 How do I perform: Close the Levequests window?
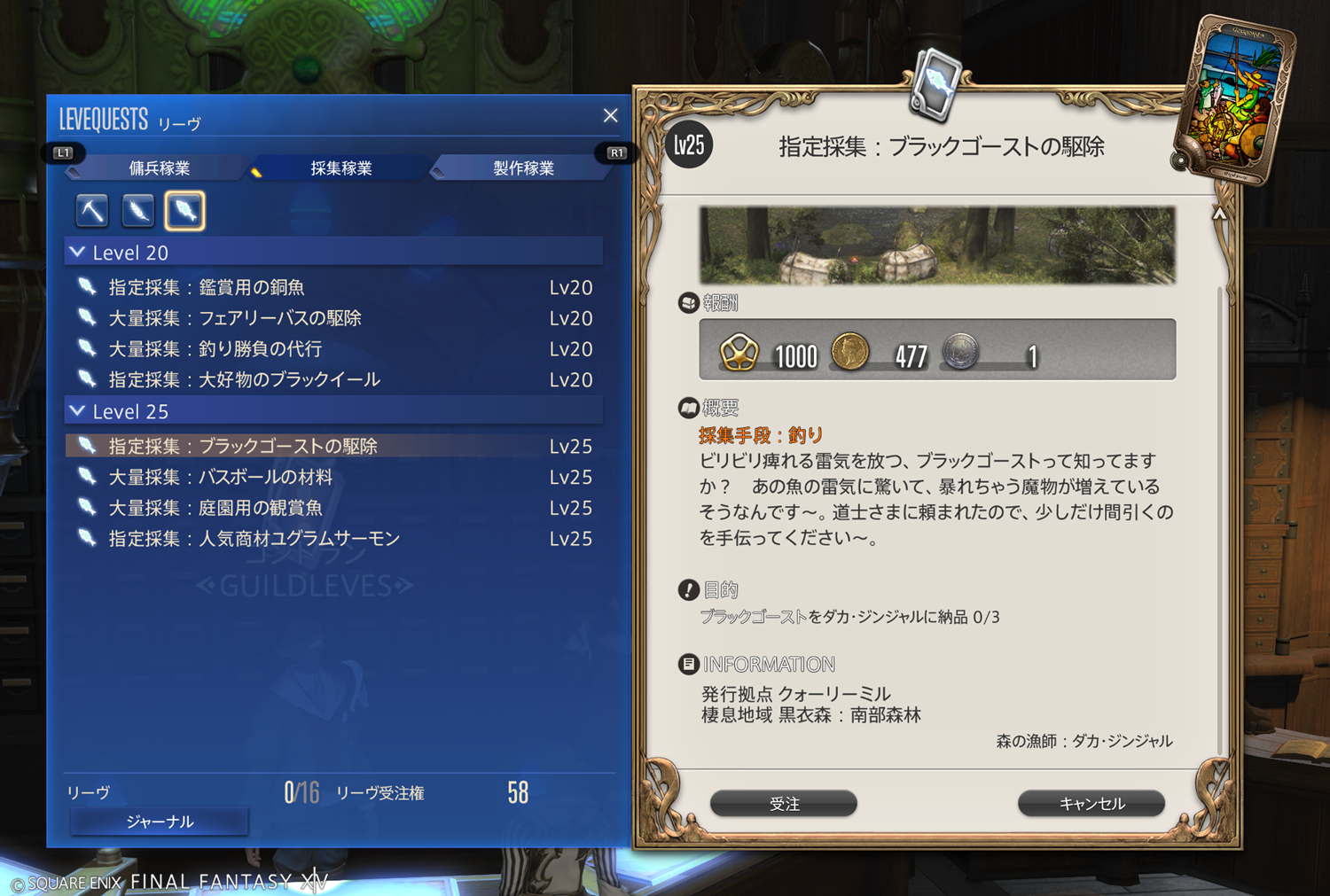click(610, 116)
